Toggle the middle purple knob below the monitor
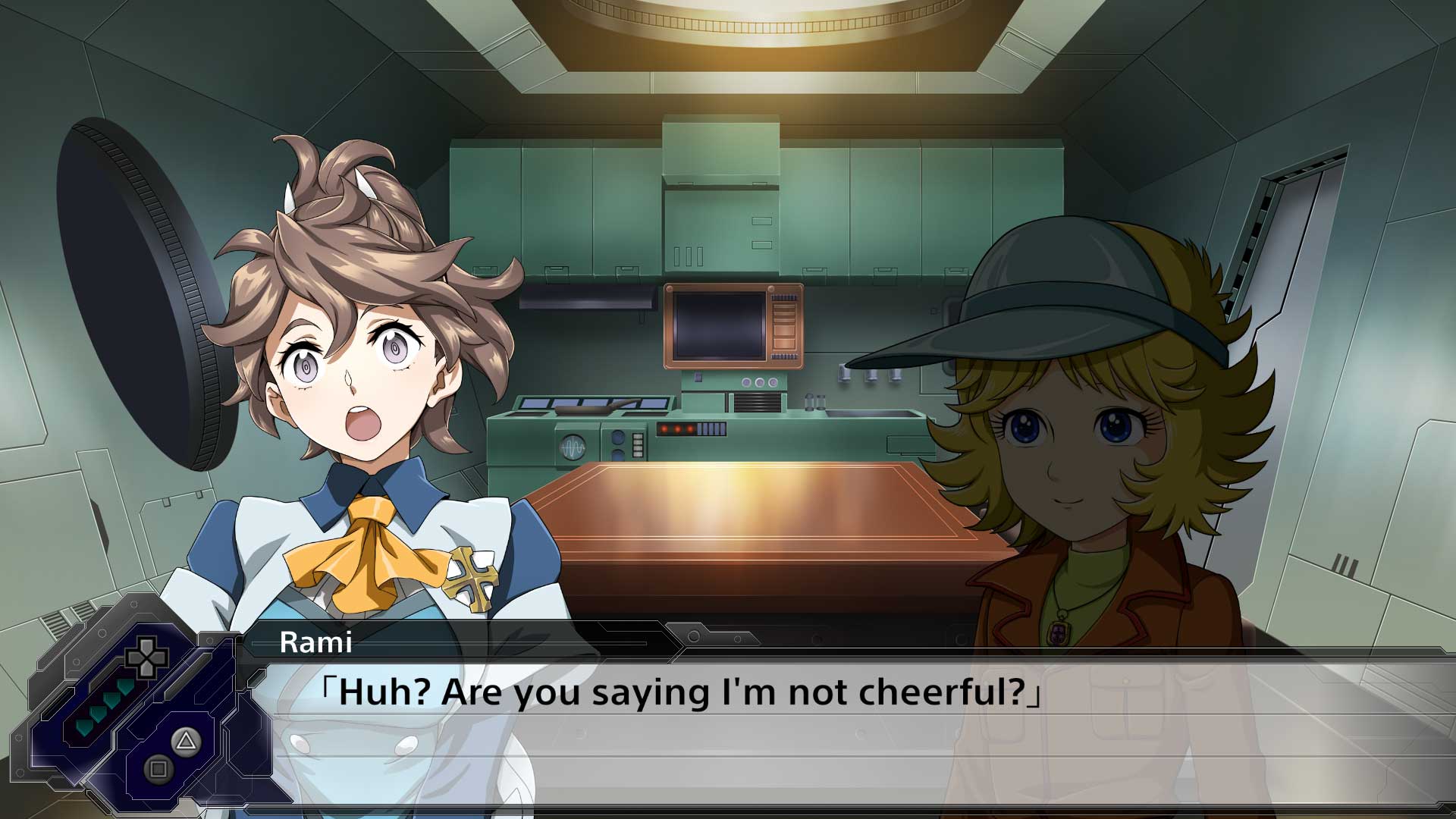Viewport: 1456px width, 819px height. click(761, 383)
